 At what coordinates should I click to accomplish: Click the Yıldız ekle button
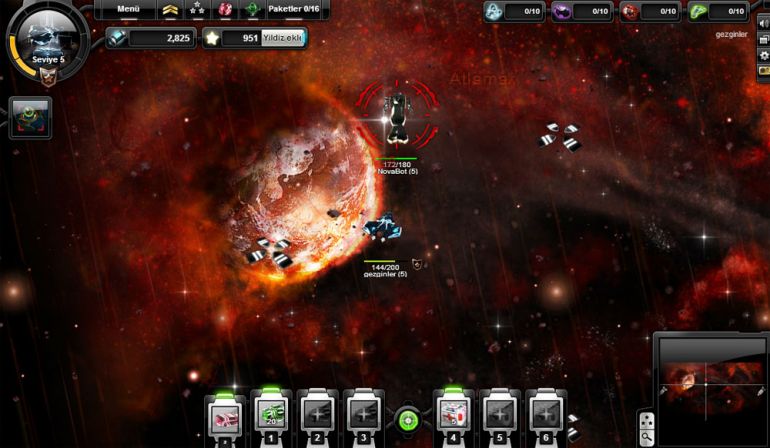(283, 38)
